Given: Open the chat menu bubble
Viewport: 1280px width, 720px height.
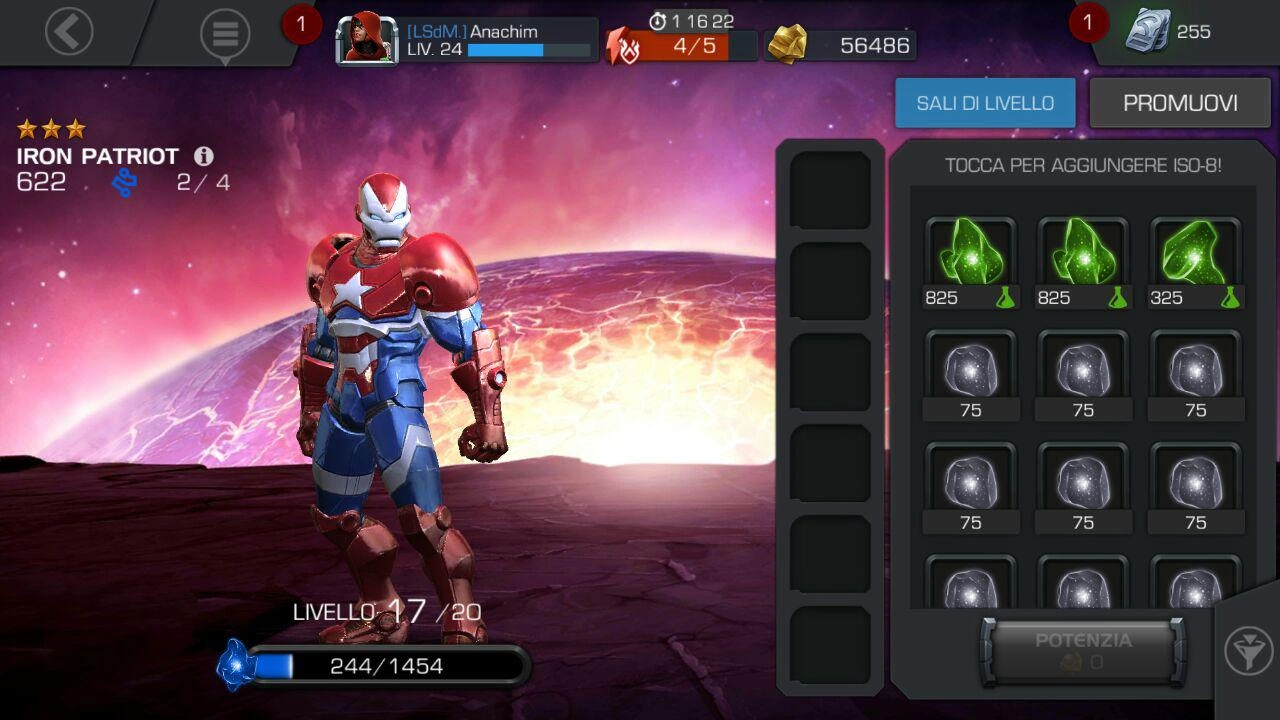Looking at the screenshot, I should click(x=225, y=35).
